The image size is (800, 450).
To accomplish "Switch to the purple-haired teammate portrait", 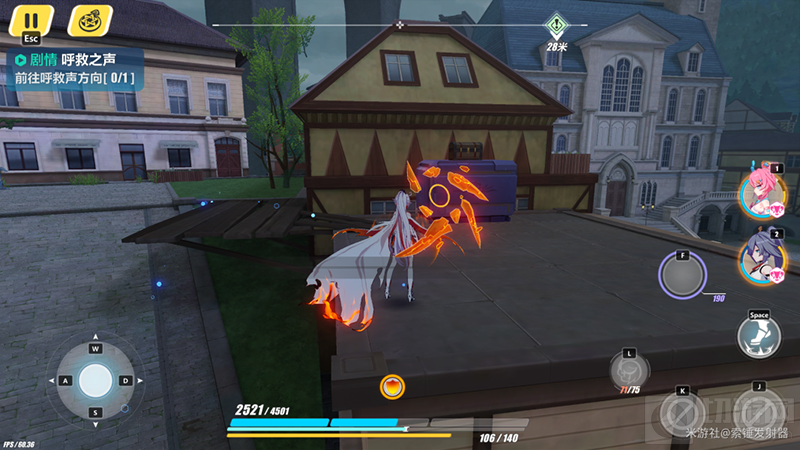I will (762, 257).
